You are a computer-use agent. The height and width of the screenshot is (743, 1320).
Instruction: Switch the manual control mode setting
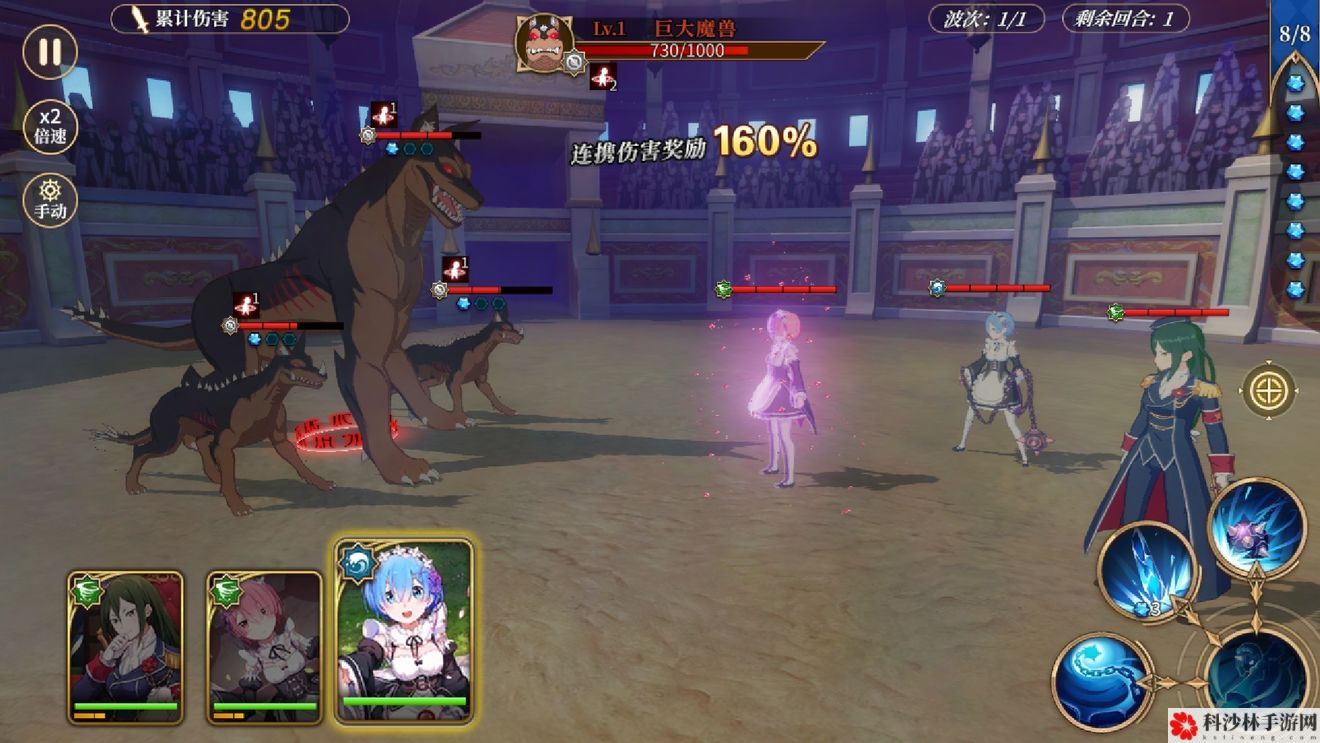49,199
